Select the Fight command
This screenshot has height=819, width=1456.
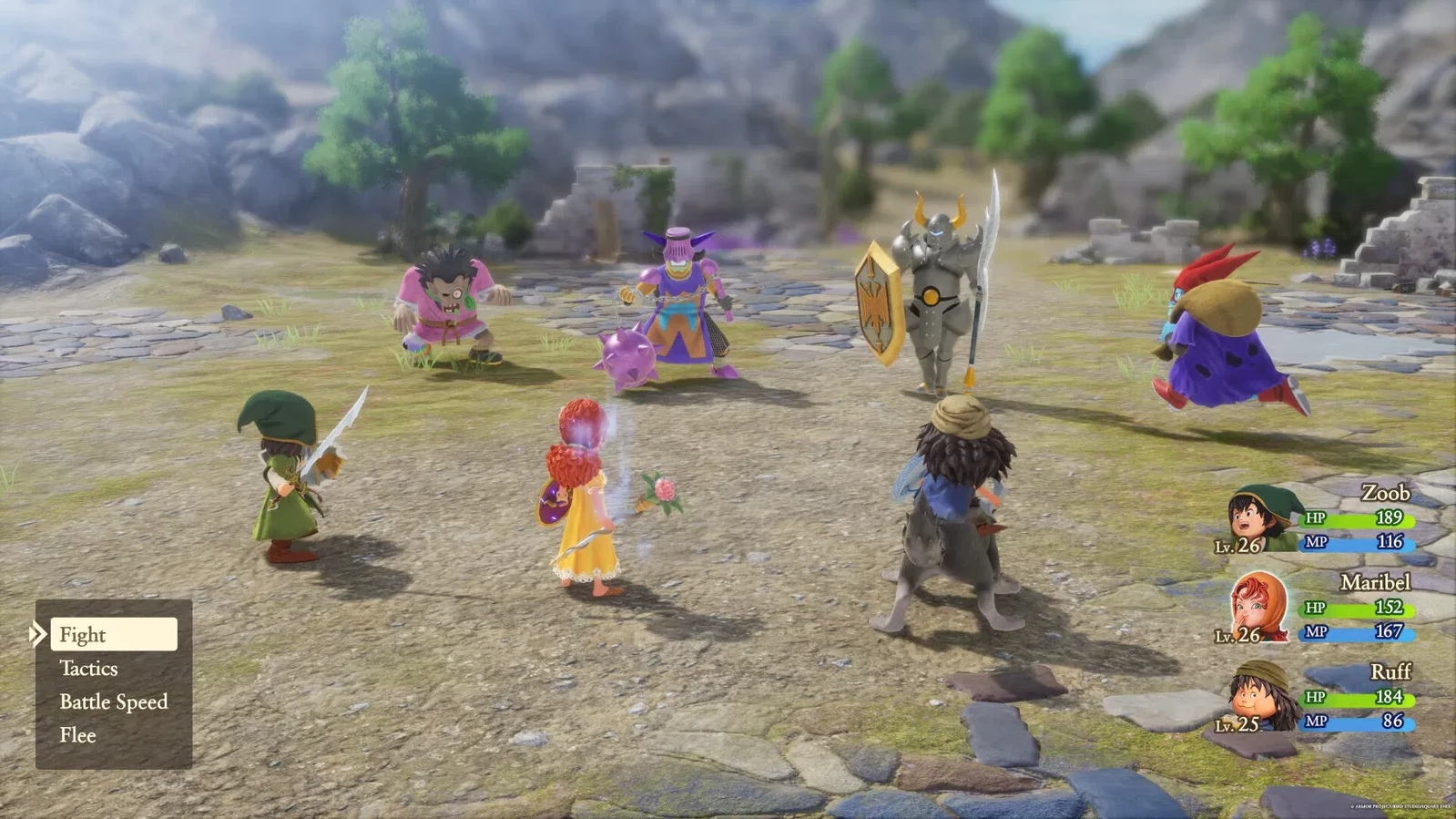[82, 634]
